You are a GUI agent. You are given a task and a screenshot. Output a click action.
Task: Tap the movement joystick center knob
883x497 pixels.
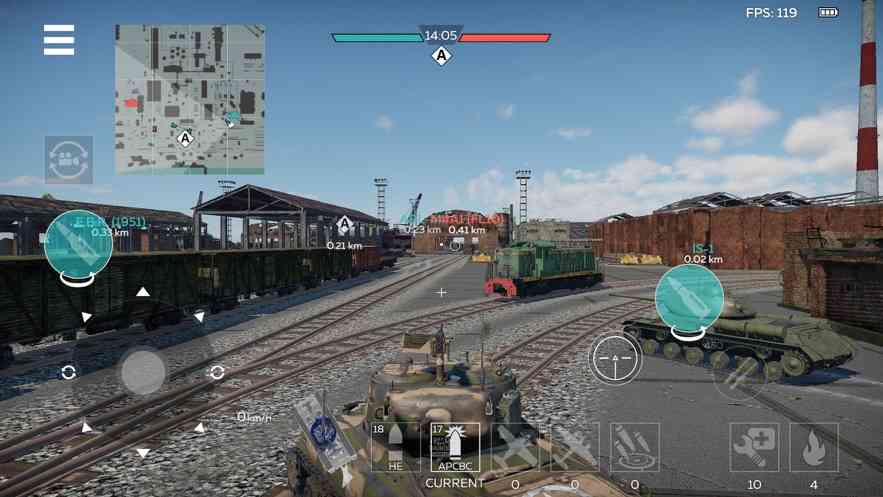click(x=143, y=372)
